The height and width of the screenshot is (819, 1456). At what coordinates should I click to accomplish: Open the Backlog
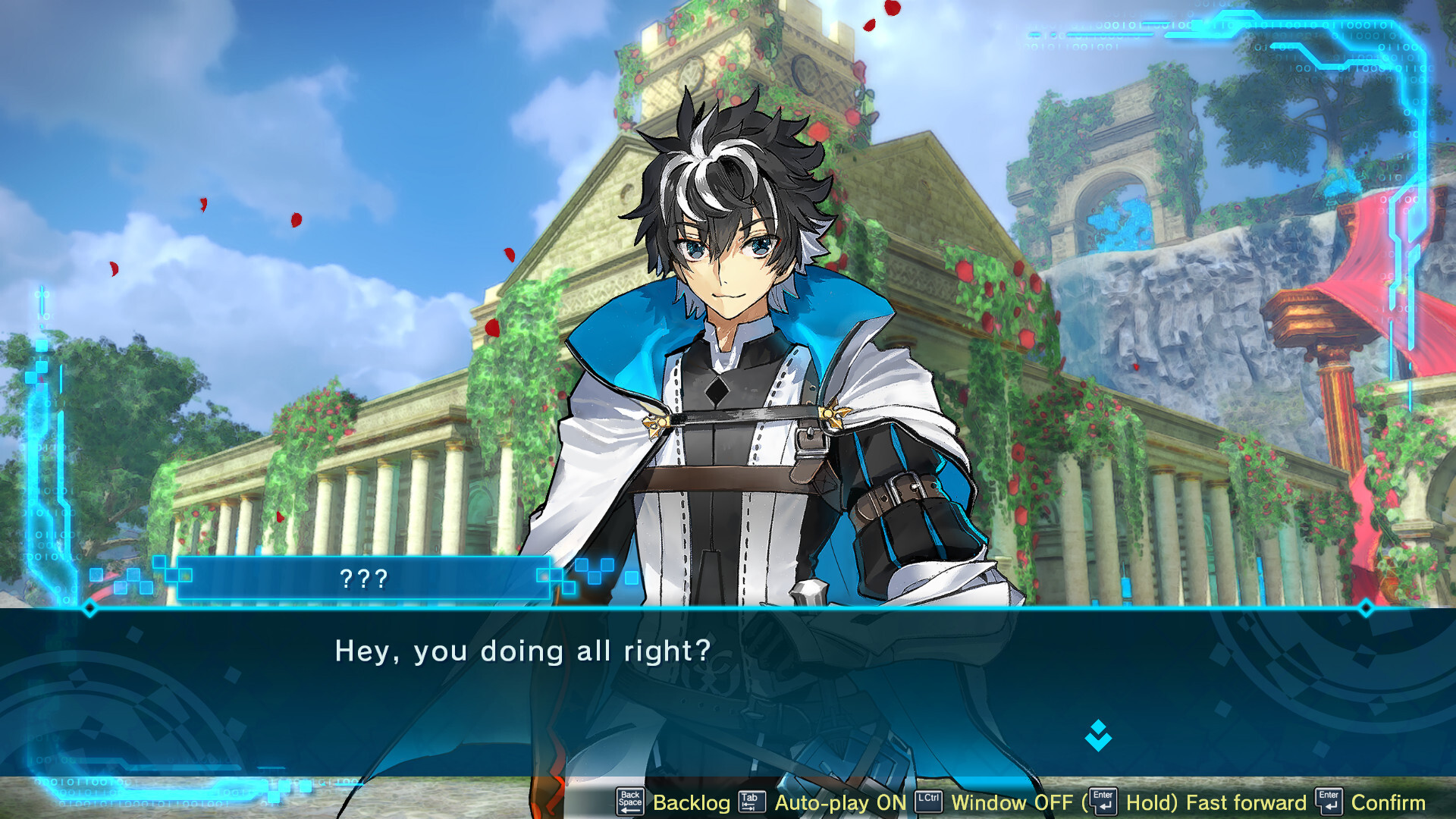pos(690,802)
